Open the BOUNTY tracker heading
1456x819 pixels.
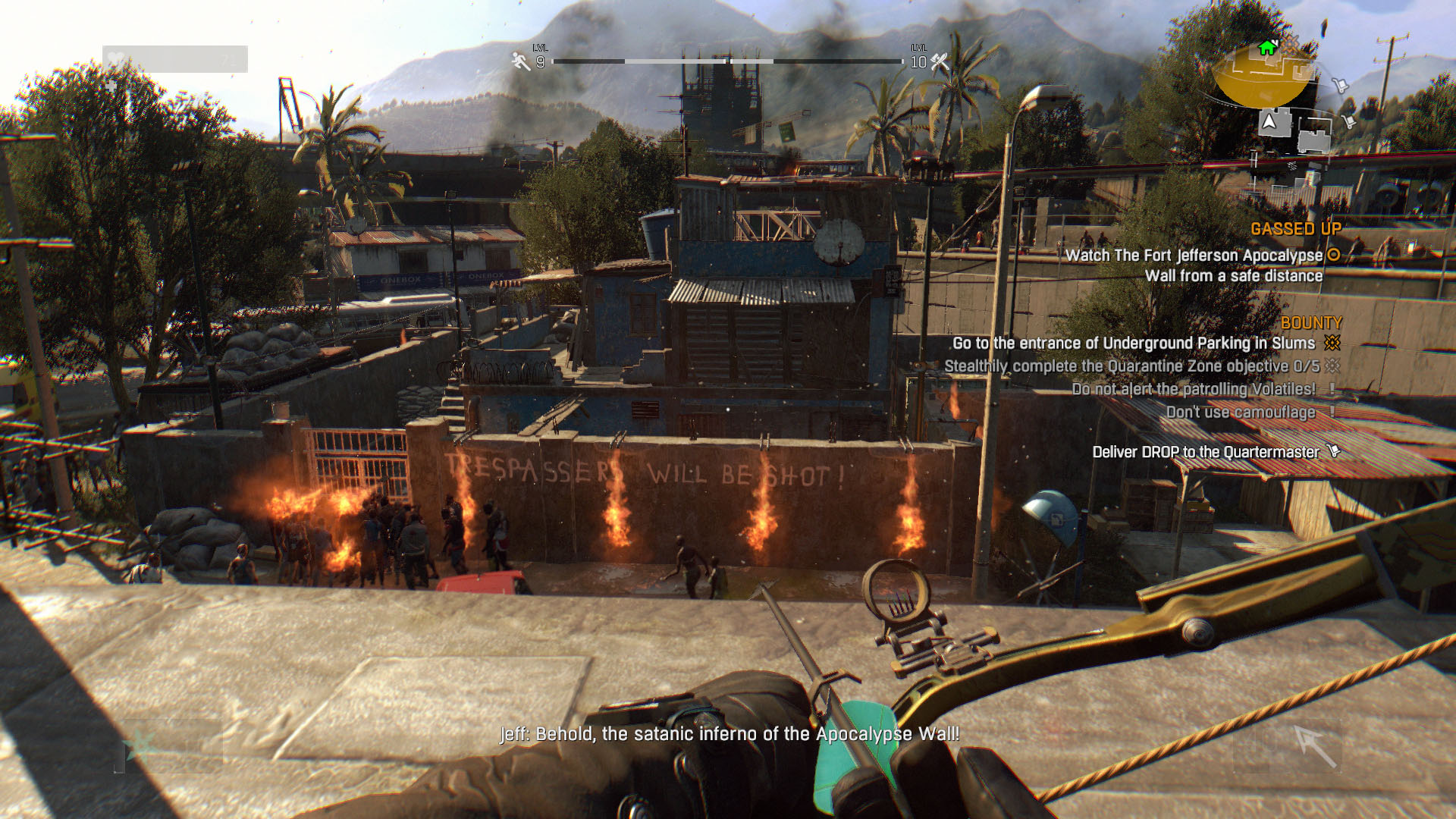click(x=1310, y=323)
